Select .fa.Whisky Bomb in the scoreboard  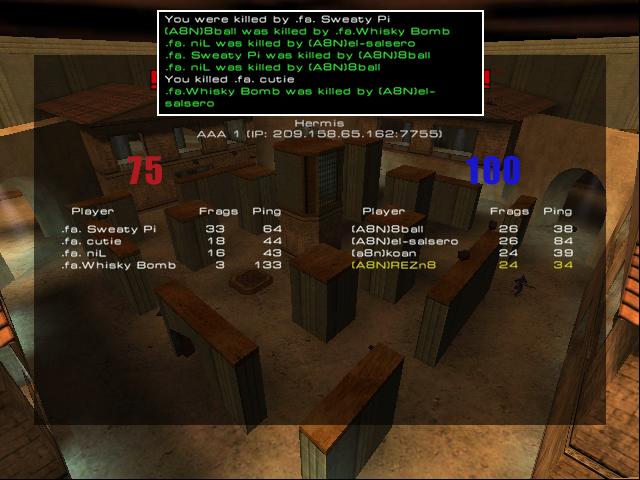[118, 265]
